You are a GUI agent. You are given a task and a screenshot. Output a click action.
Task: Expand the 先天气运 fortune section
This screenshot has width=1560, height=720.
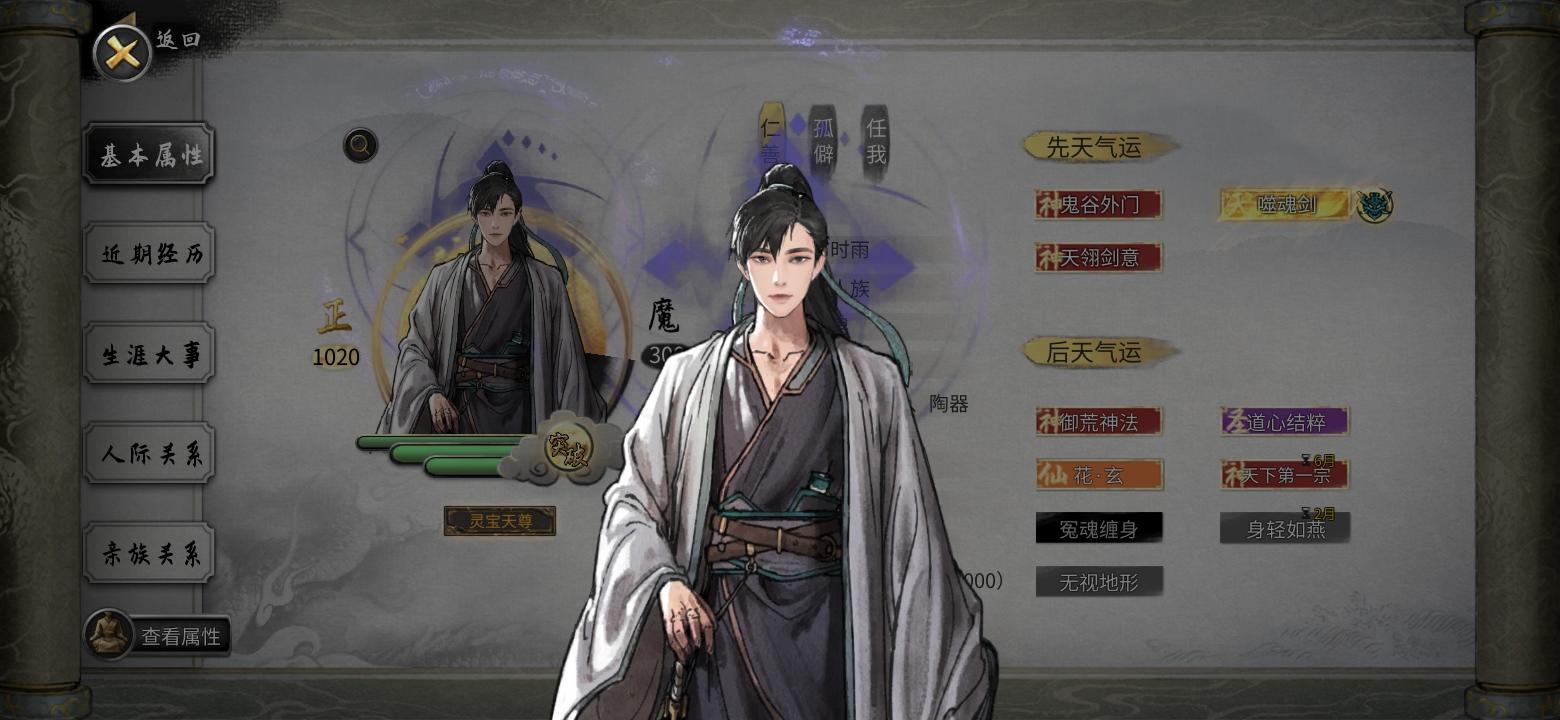pyautogui.click(x=1098, y=146)
